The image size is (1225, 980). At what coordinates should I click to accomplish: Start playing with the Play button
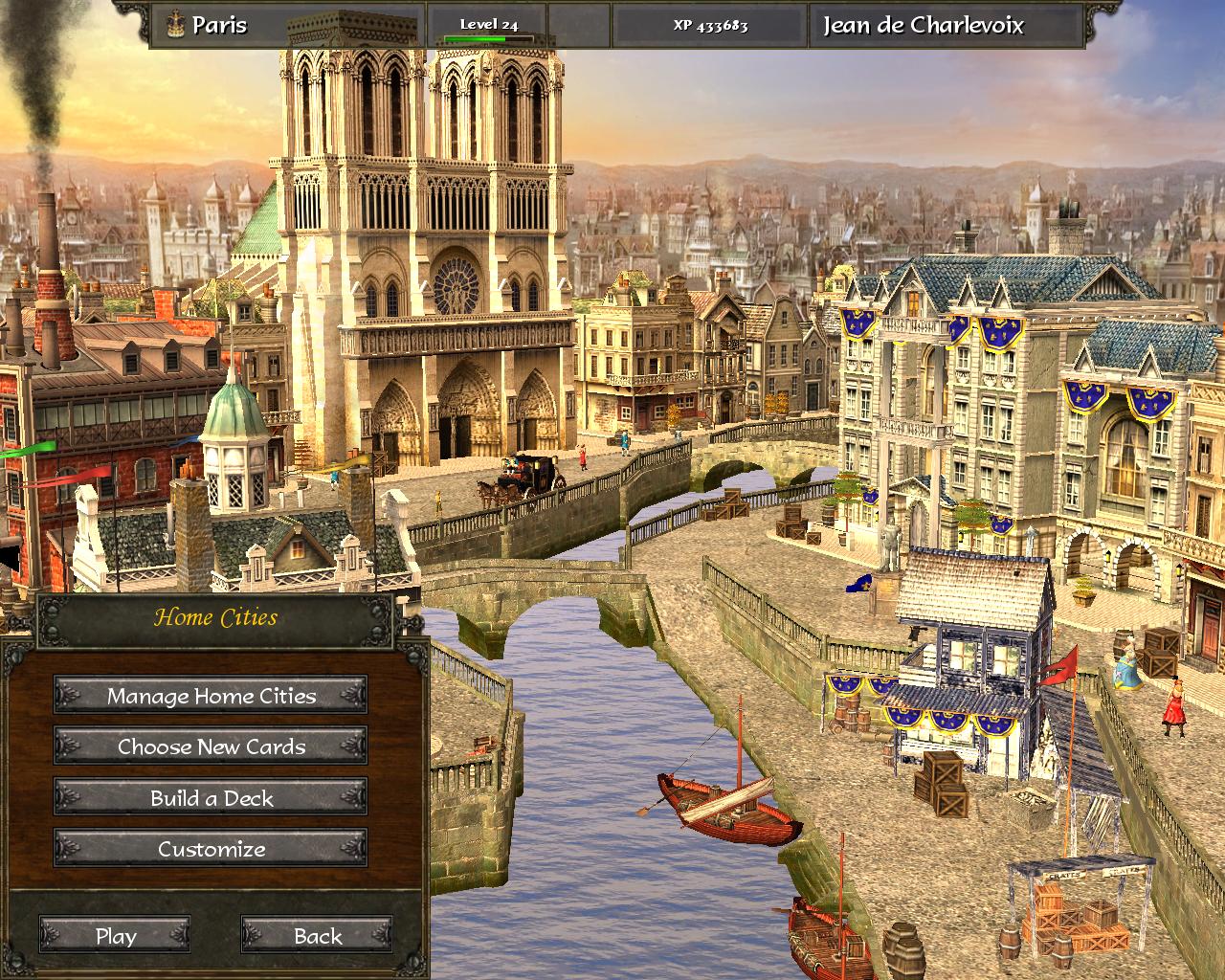pos(115,936)
